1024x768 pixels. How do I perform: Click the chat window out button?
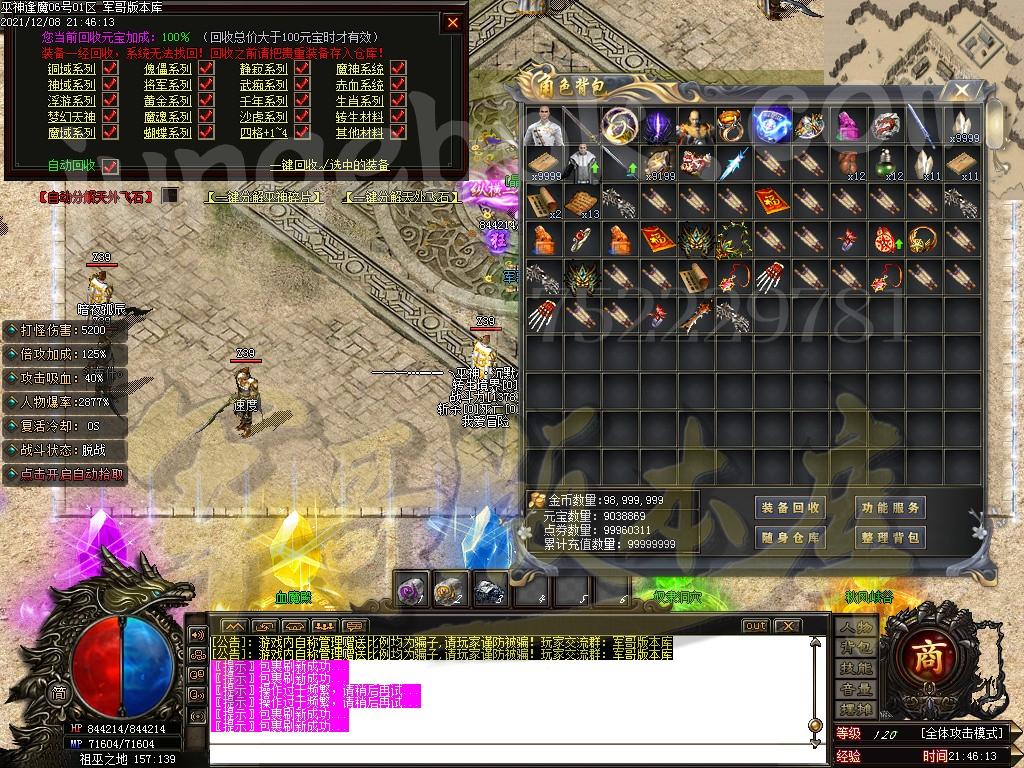pyautogui.click(x=755, y=626)
